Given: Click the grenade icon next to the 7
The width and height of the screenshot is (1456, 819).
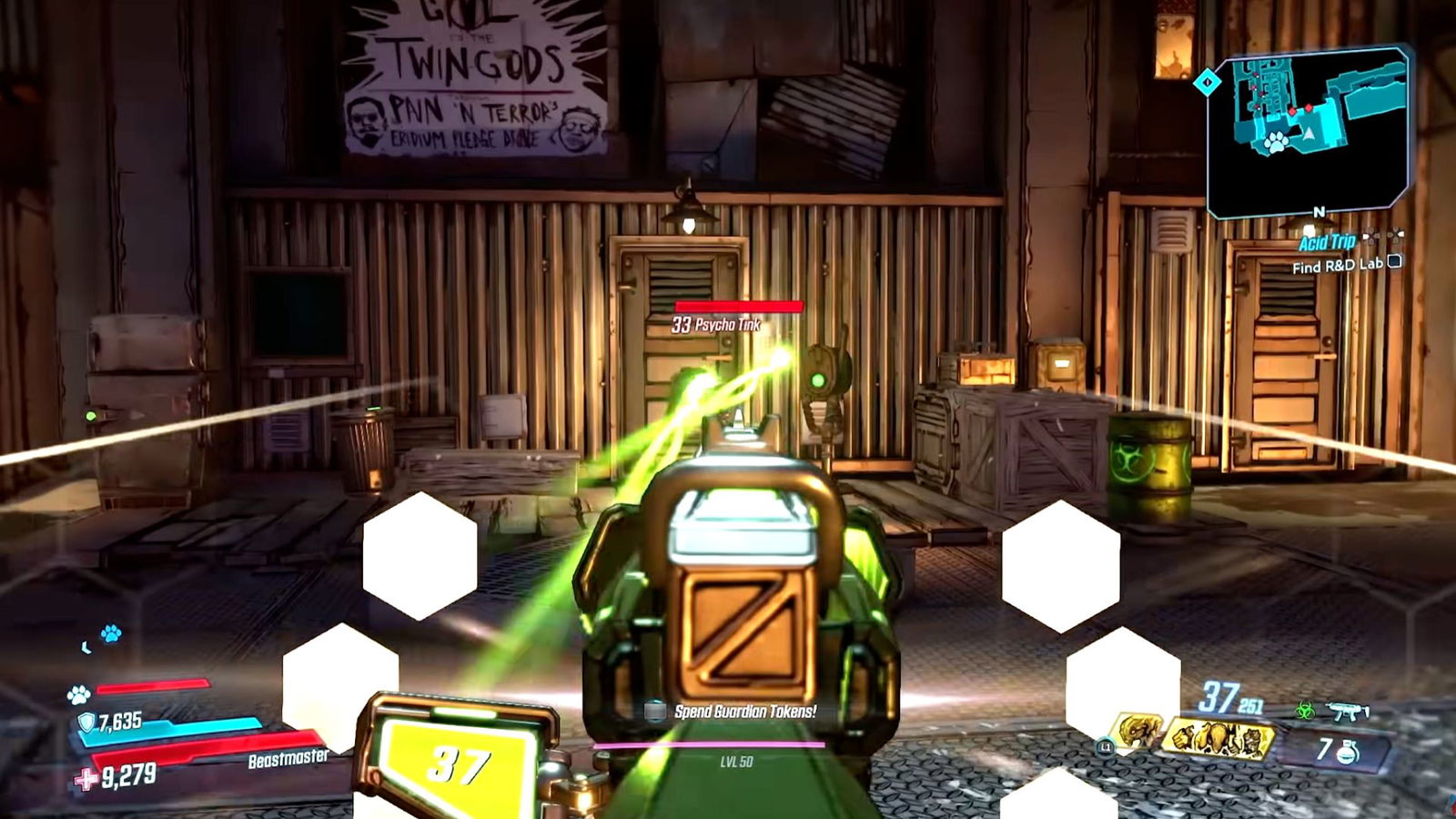Looking at the screenshot, I should [1348, 752].
